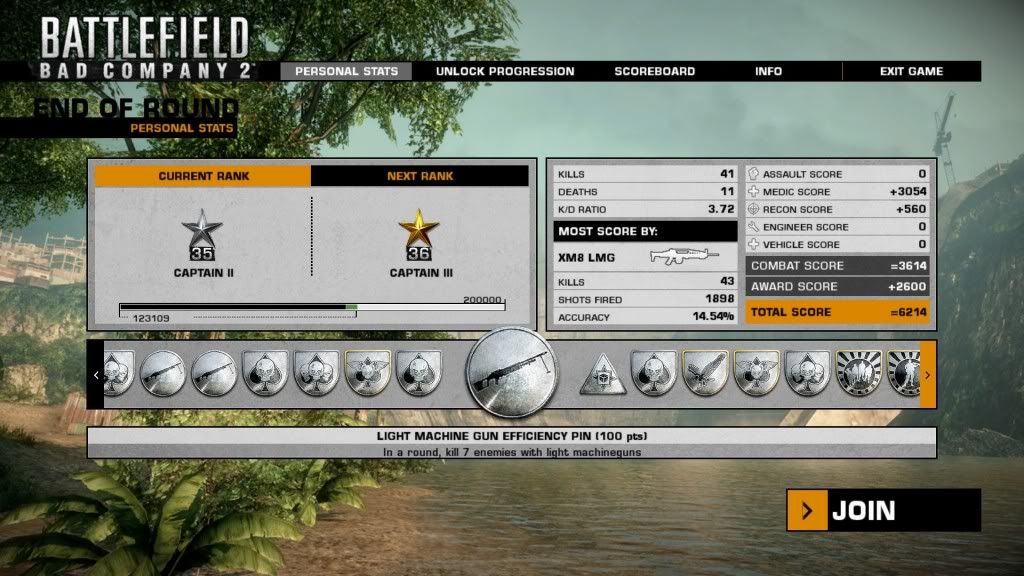Select the eagle badge award

point(705,373)
